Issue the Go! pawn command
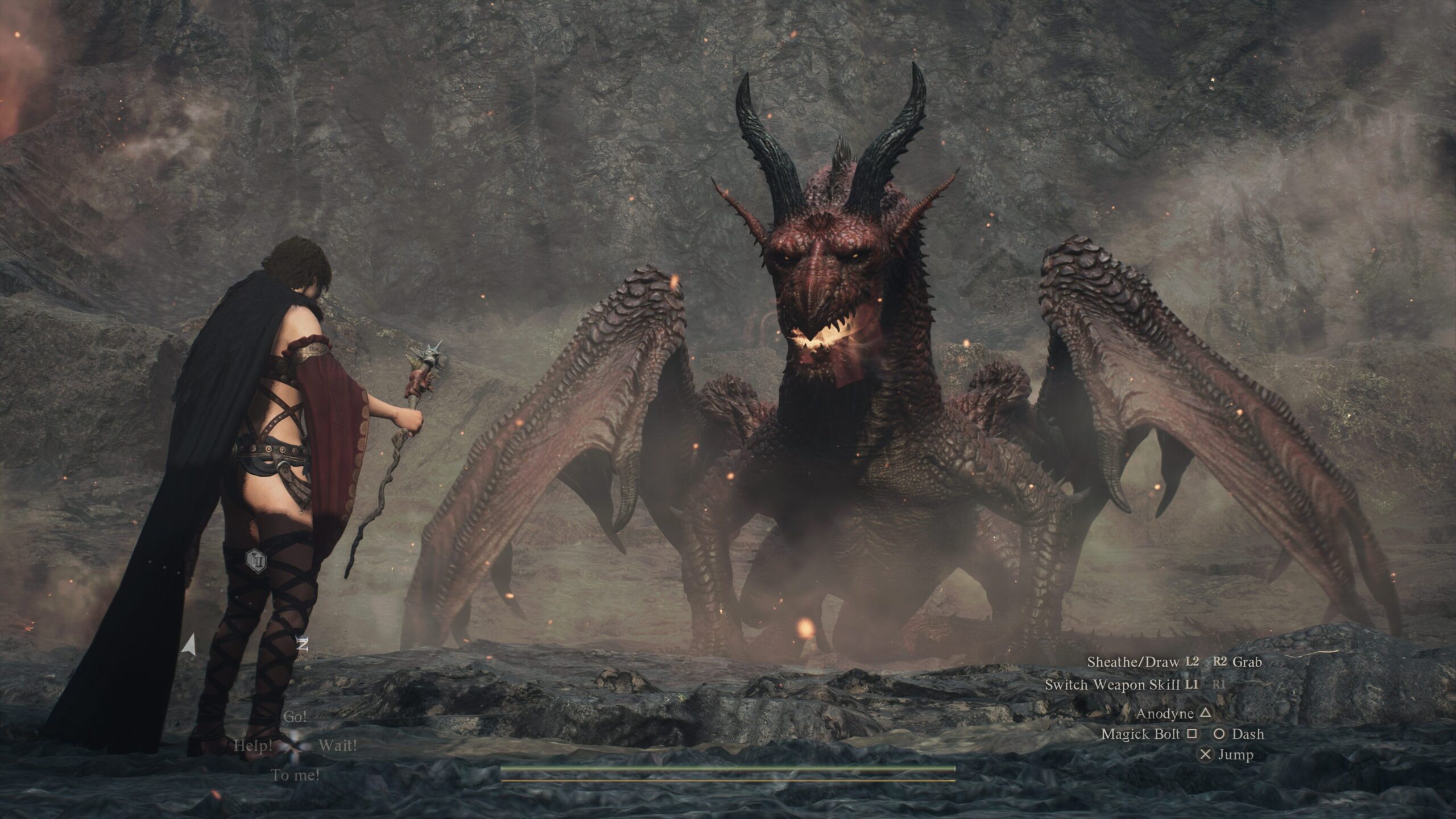 point(296,717)
